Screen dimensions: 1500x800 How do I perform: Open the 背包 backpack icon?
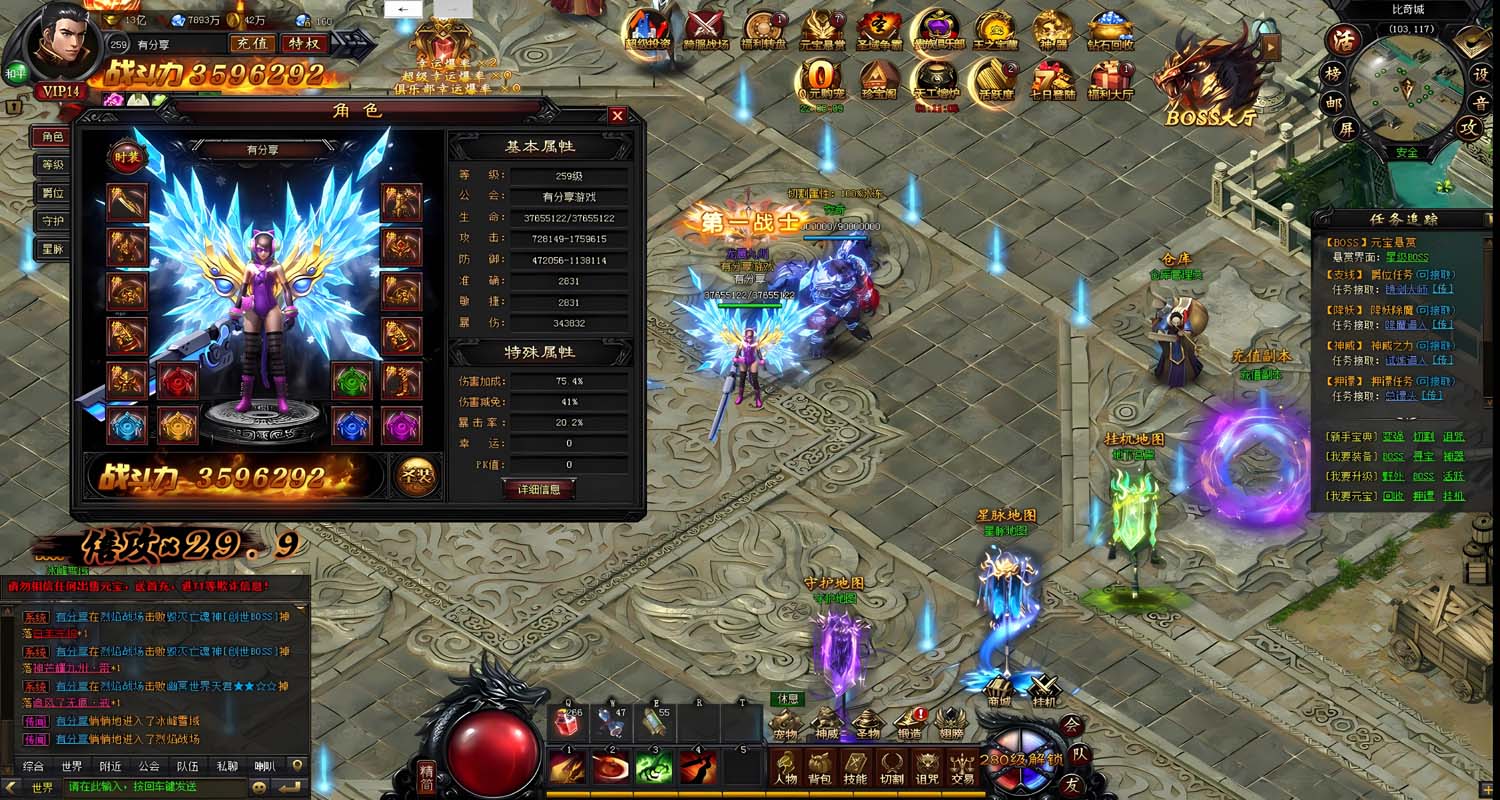click(x=820, y=768)
